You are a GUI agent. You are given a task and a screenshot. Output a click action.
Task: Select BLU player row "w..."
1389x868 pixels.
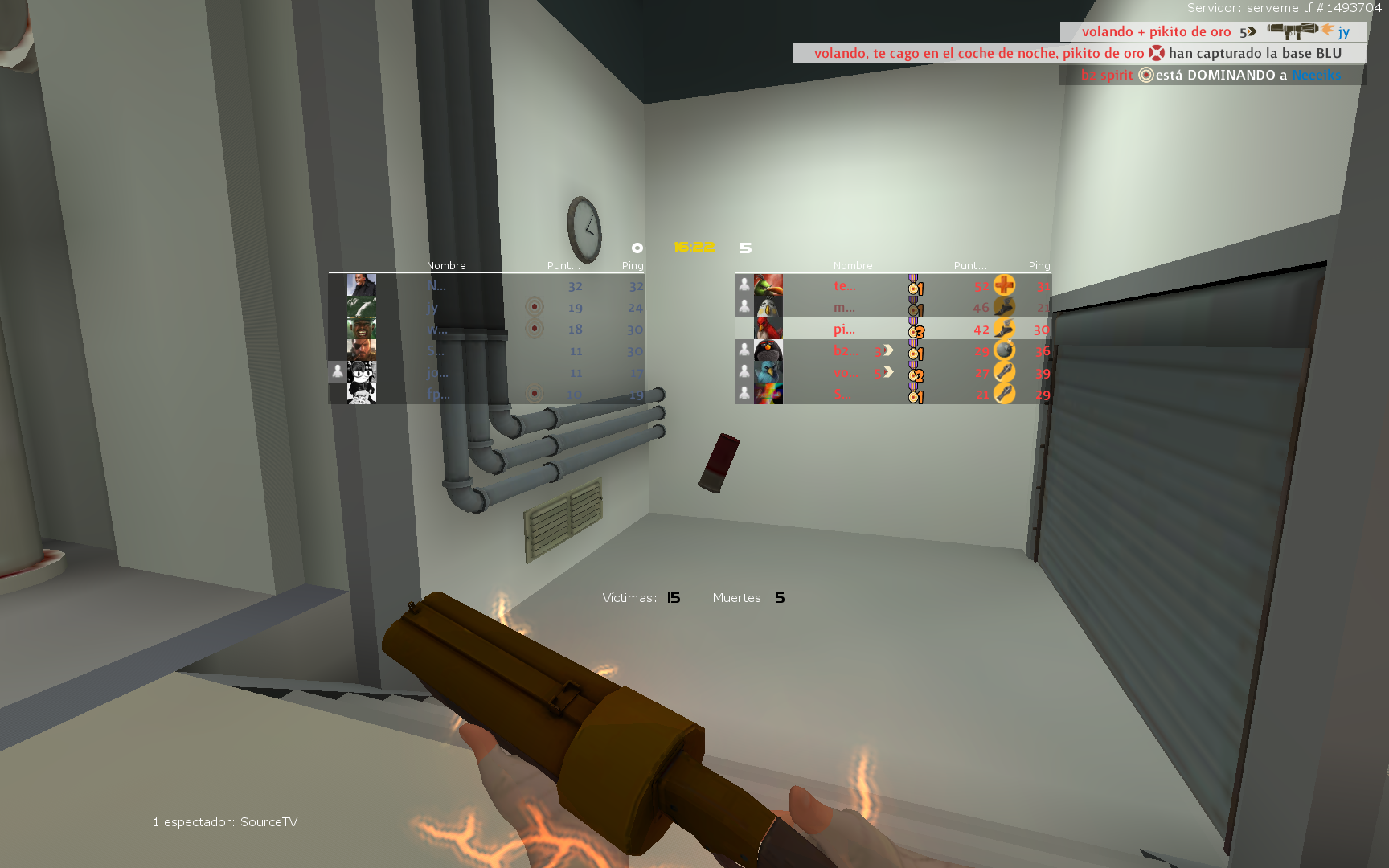[437, 330]
